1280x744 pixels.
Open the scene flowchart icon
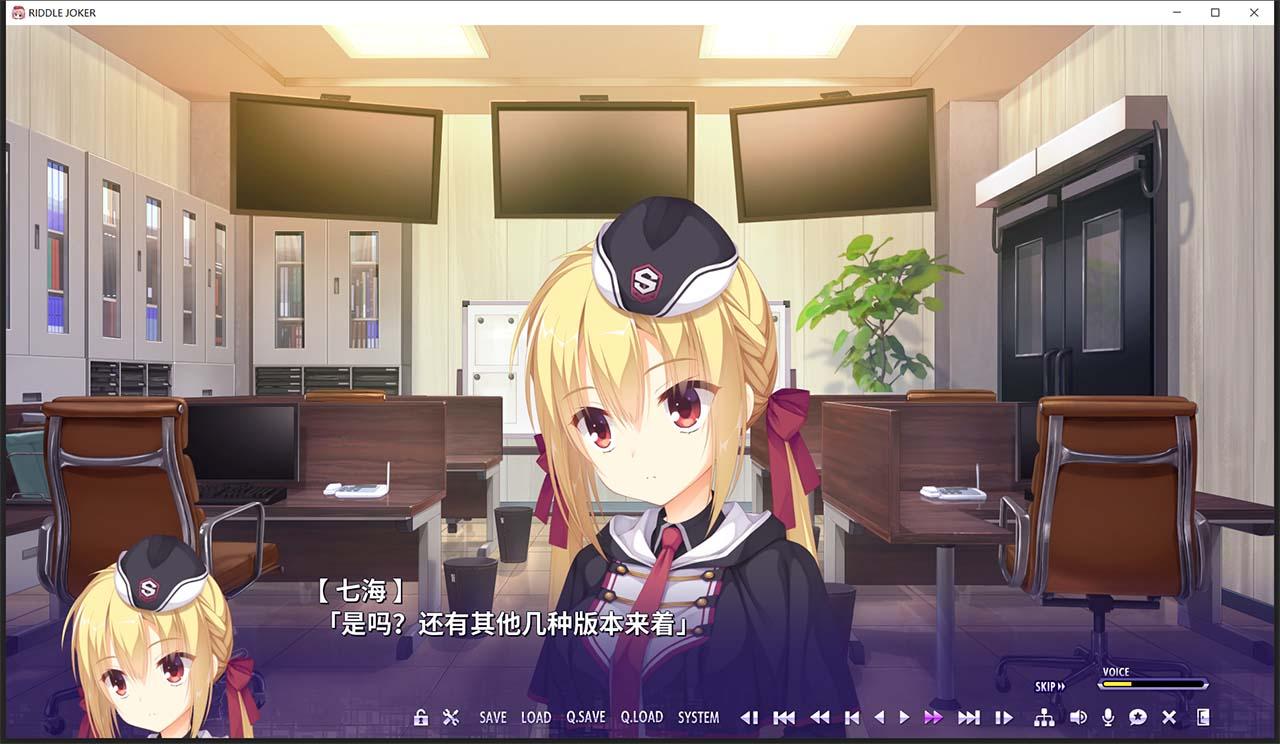pos(1045,718)
